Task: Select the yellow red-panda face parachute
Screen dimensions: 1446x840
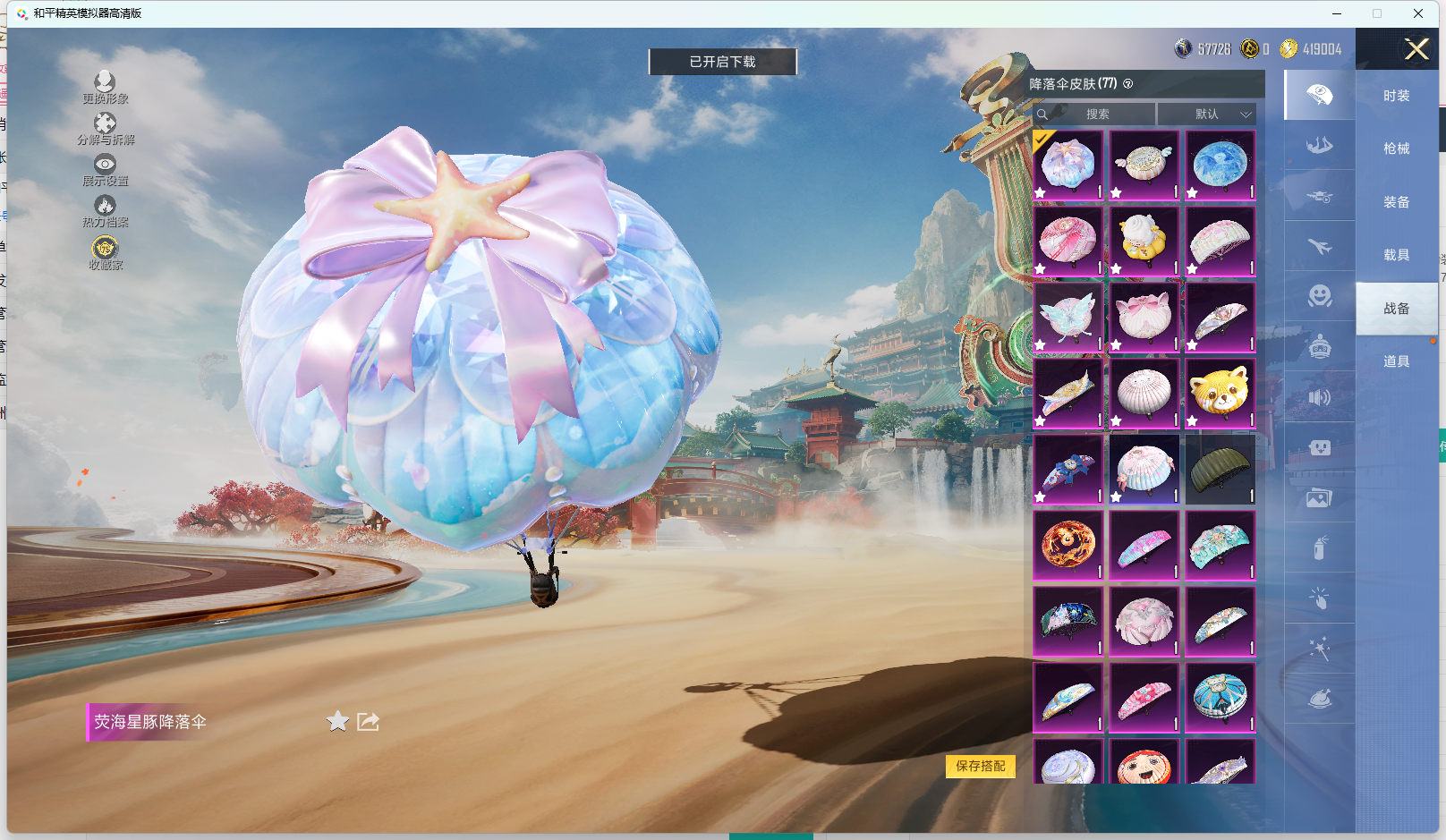Action: [1220, 394]
